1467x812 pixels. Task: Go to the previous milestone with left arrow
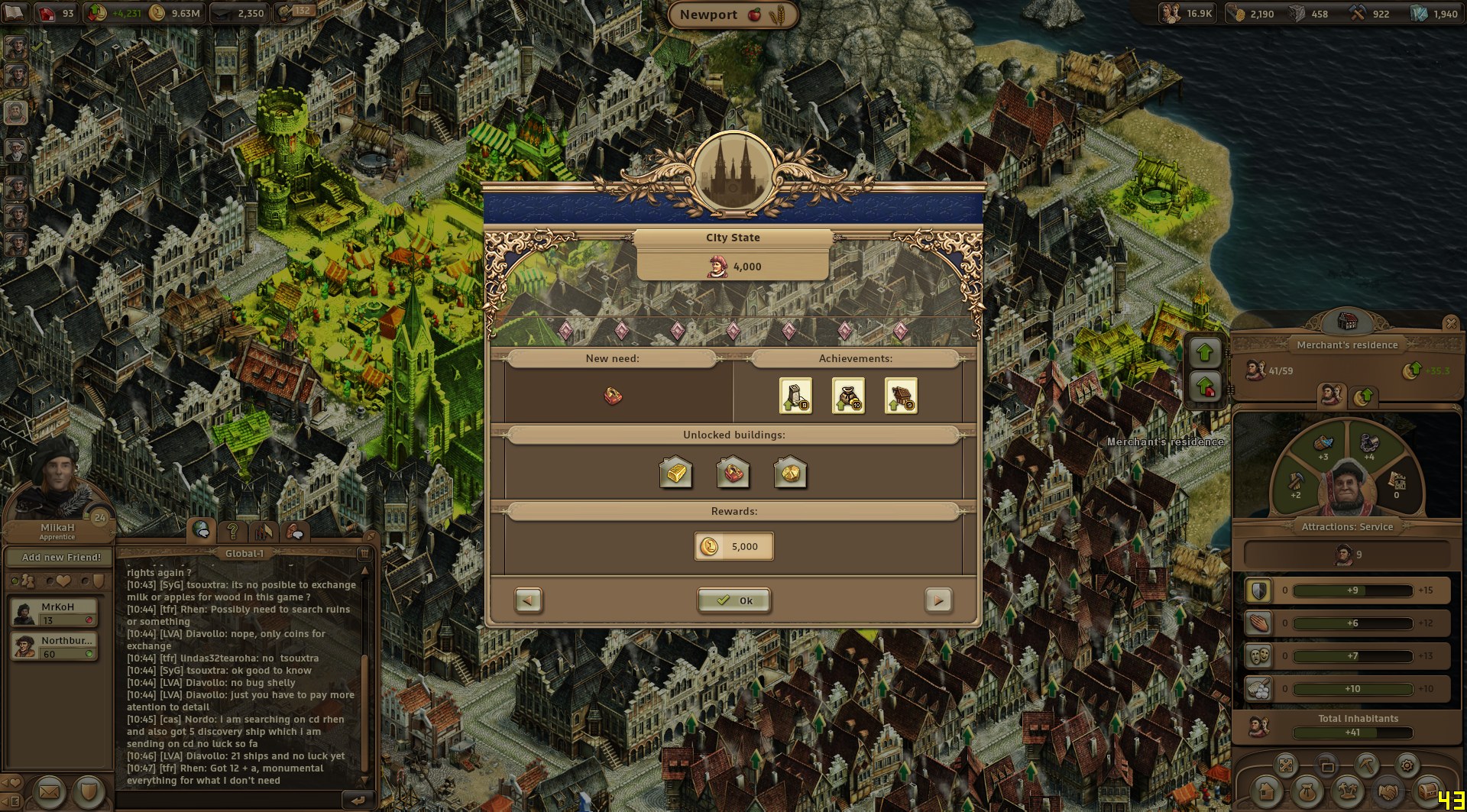click(528, 600)
